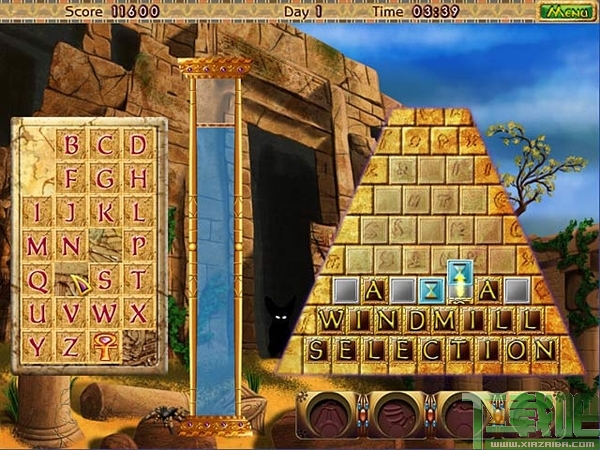Click the letter Q tile
The height and width of the screenshot is (450, 600).
click(x=37, y=279)
